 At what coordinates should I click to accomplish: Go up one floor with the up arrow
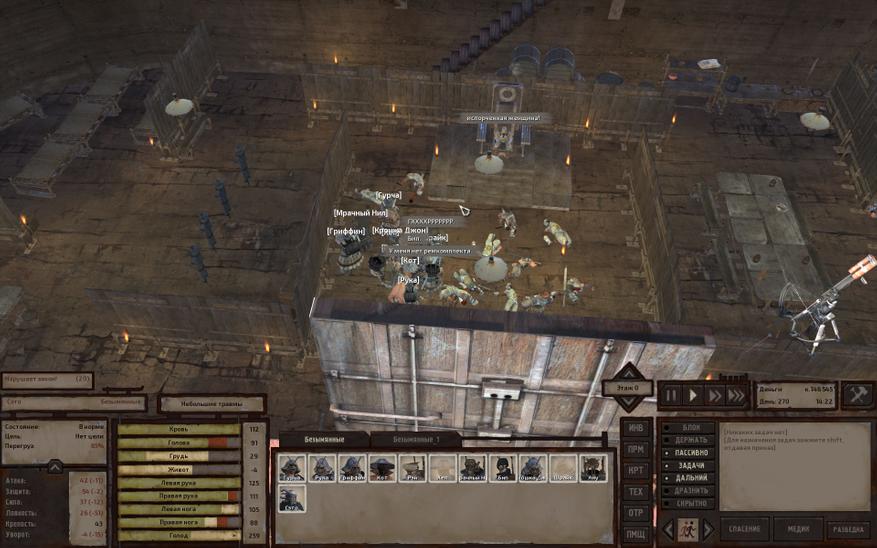tap(628, 372)
